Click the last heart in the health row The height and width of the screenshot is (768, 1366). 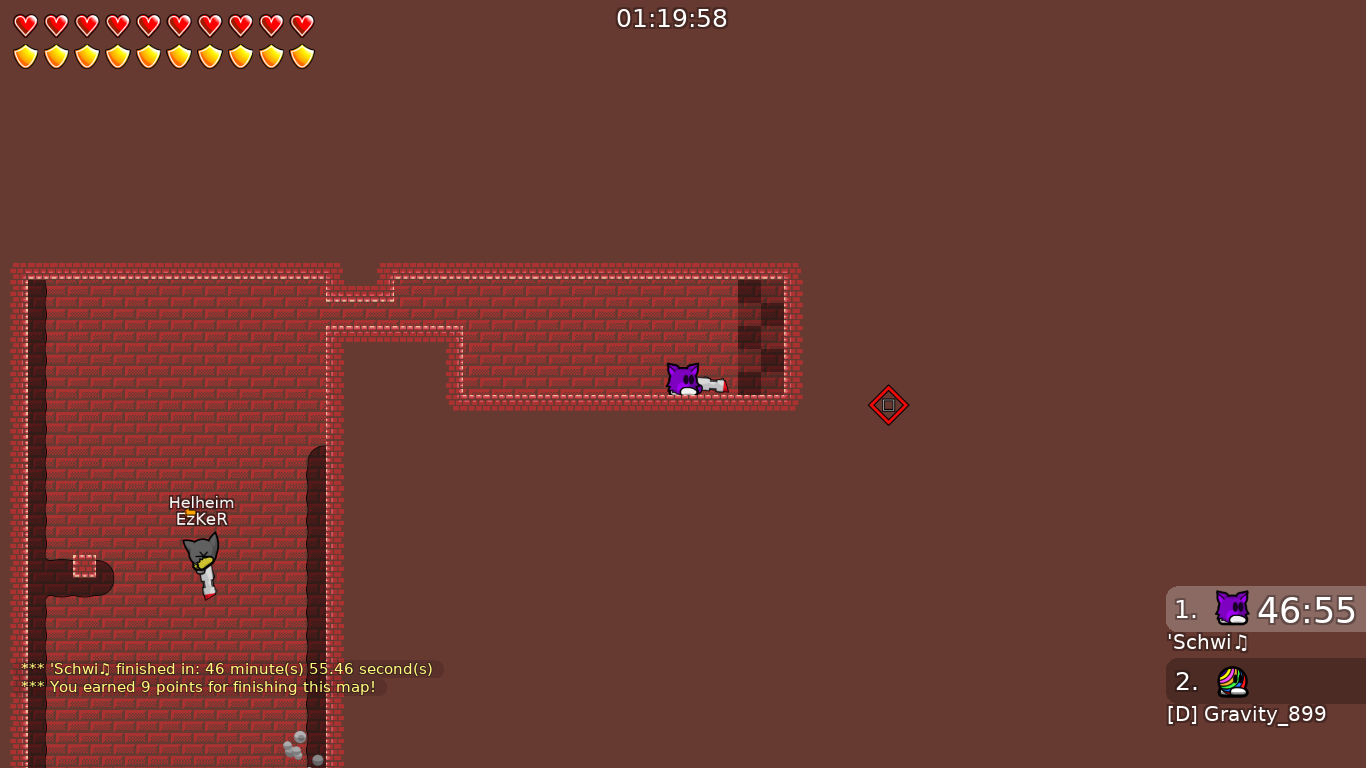[x=300, y=25]
